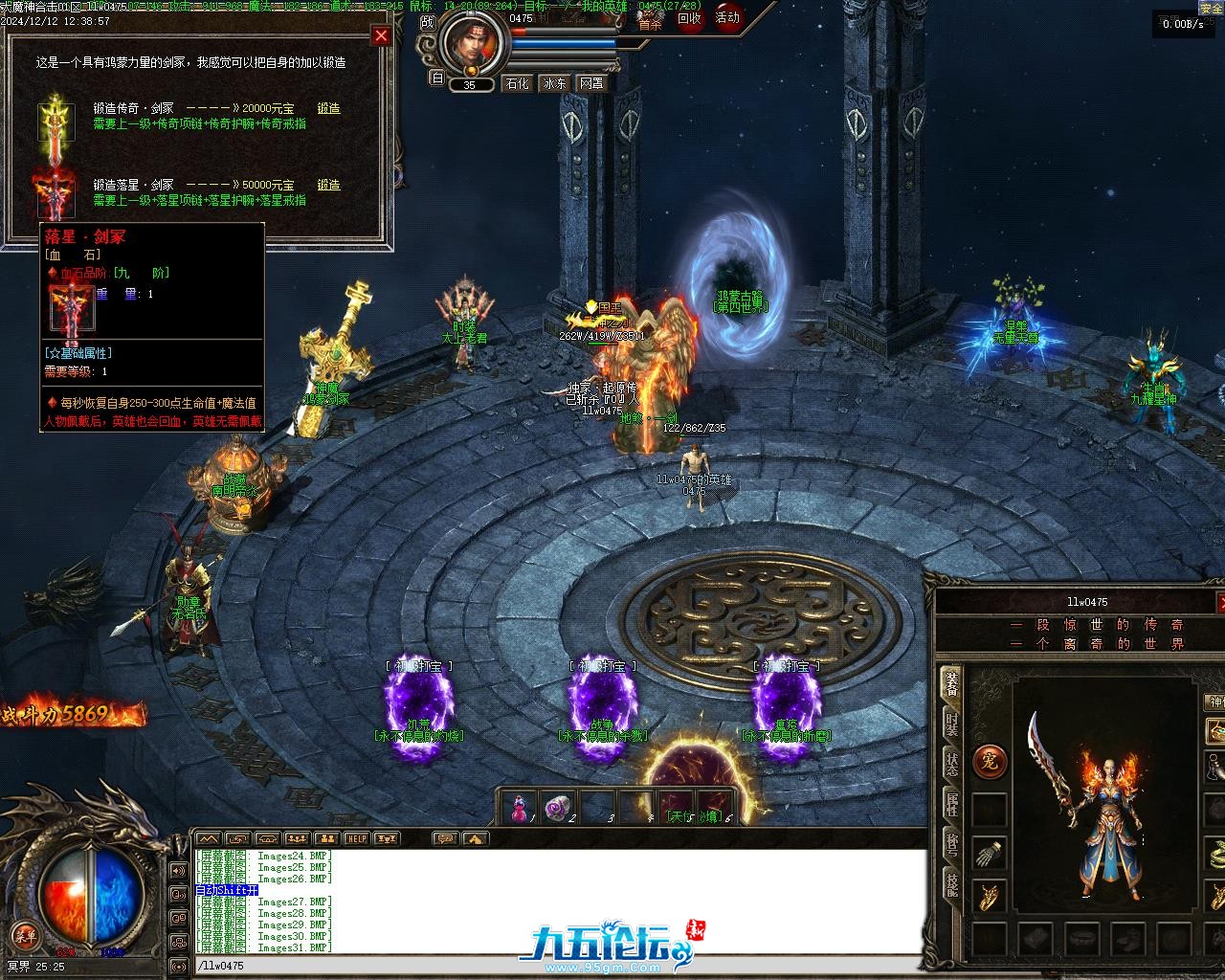Viewport: 1225px width, 980px height.
Task: Open the 回收 recycle button
Action: point(689,18)
